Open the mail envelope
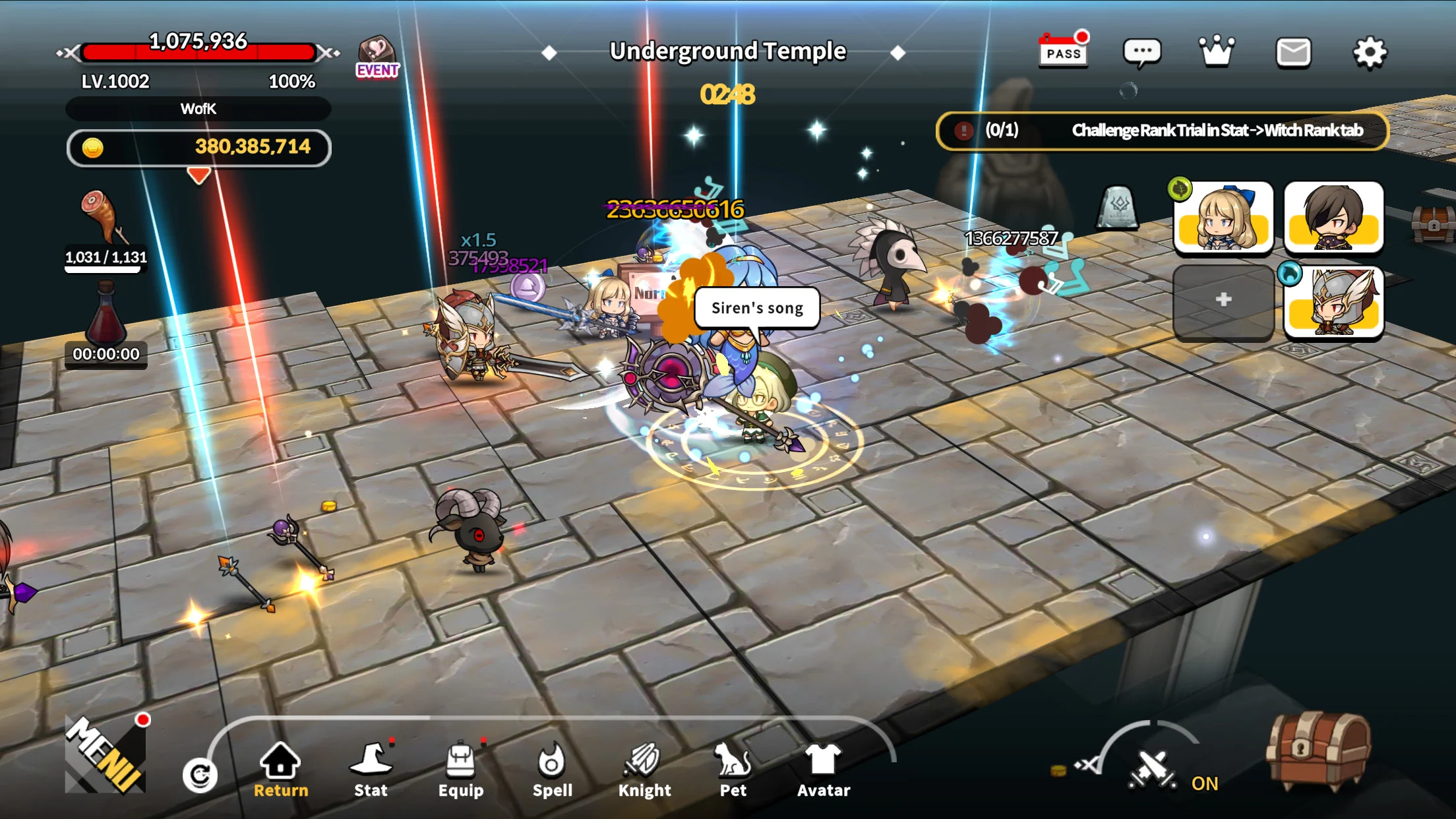Viewport: 1456px width, 819px height. [x=1293, y=53]
